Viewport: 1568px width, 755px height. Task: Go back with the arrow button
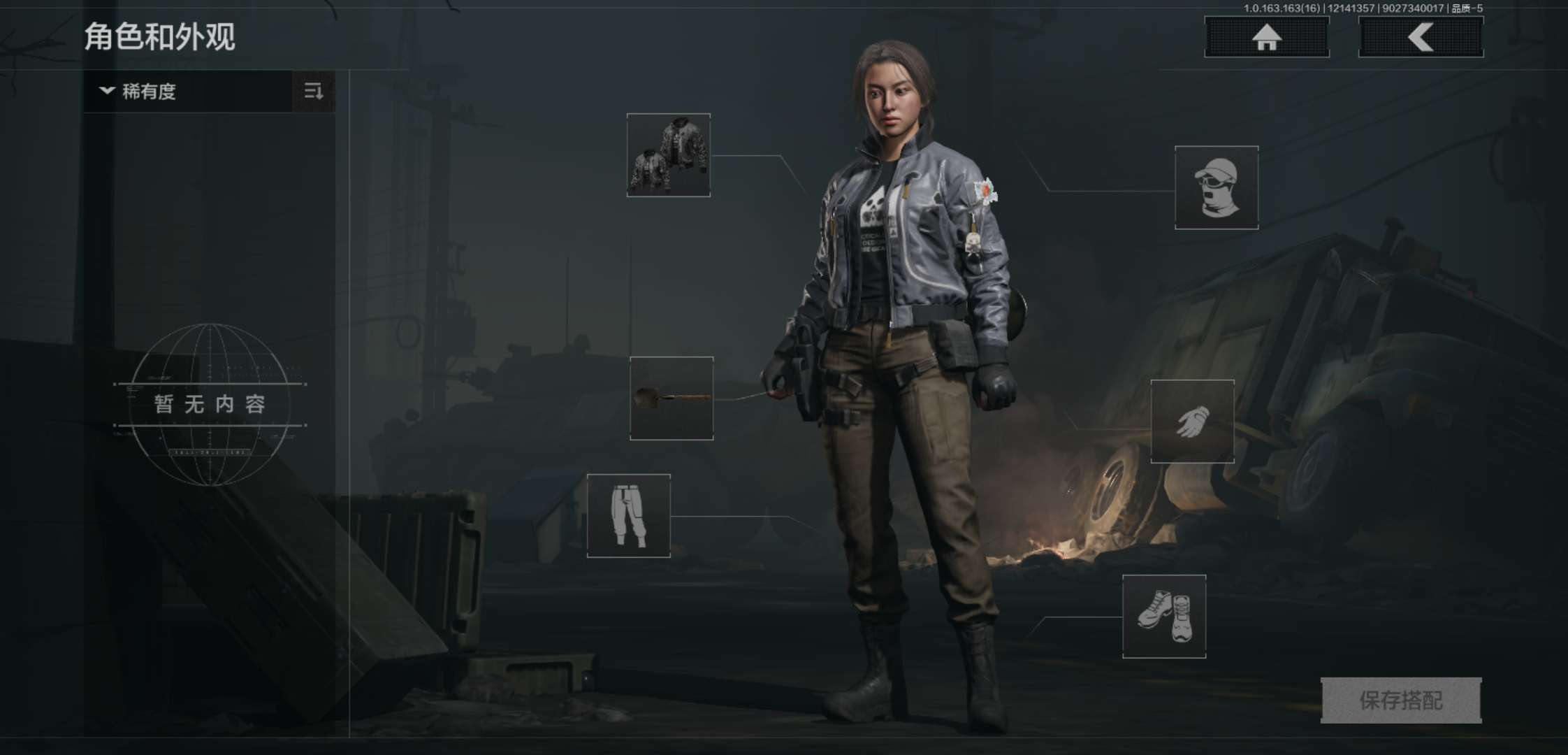click(1421, 37)
